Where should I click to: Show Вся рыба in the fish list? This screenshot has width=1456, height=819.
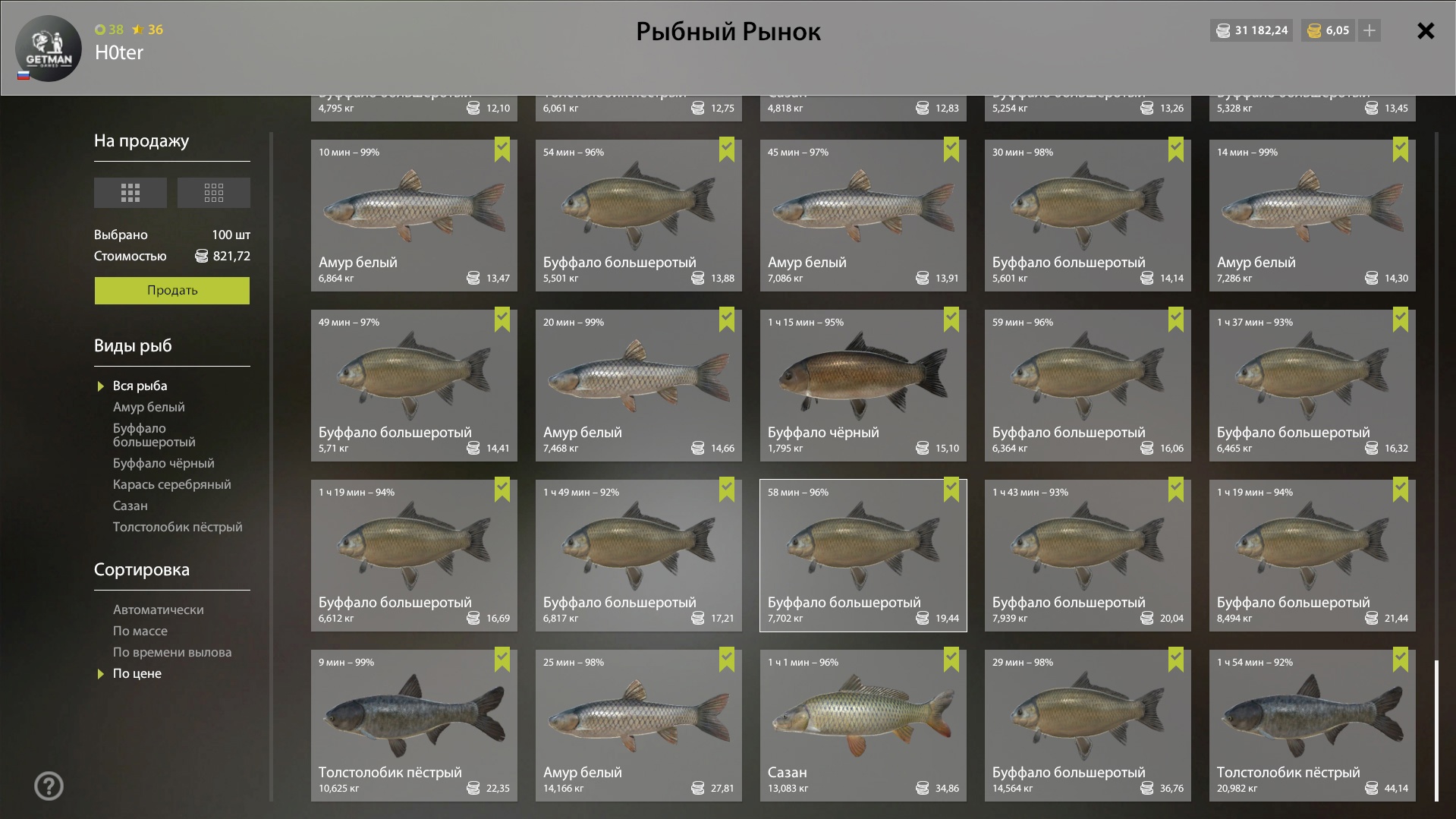point(140,386)
